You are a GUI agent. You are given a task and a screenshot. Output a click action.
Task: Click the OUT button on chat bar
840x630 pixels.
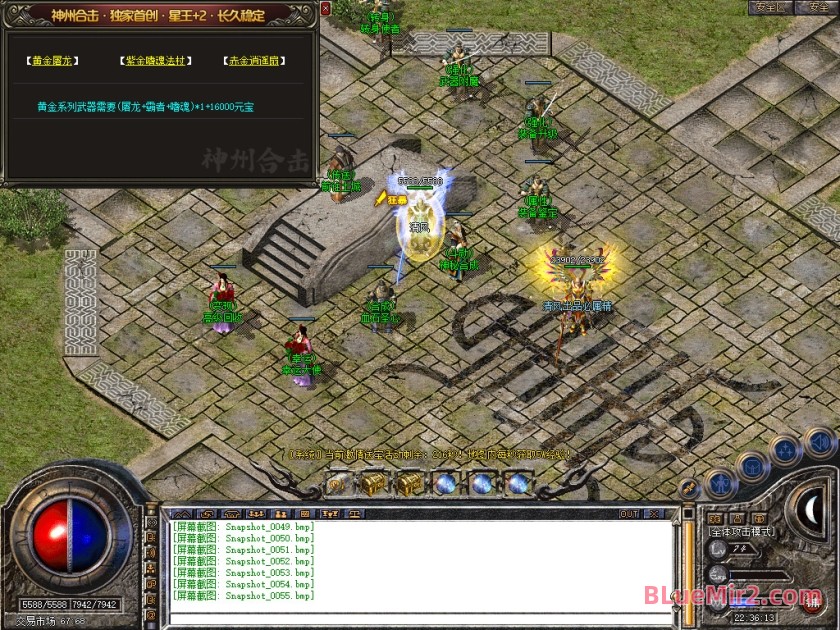coord(629,514)
